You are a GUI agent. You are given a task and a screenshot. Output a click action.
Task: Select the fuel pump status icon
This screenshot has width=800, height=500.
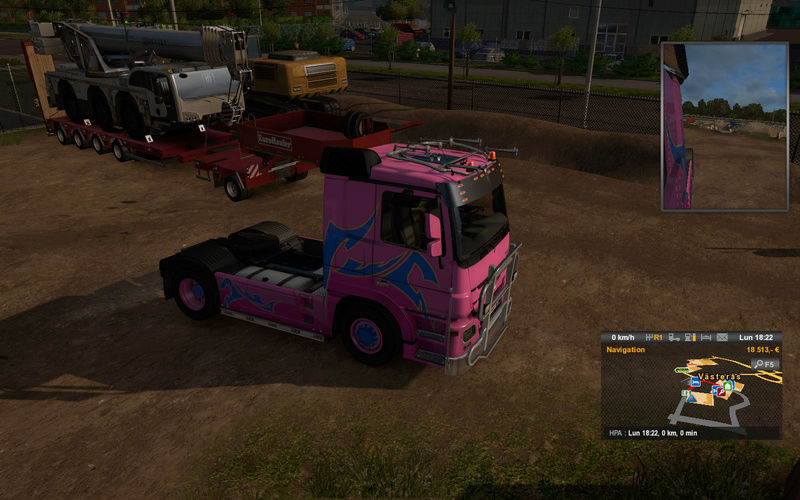pos(690,338)
